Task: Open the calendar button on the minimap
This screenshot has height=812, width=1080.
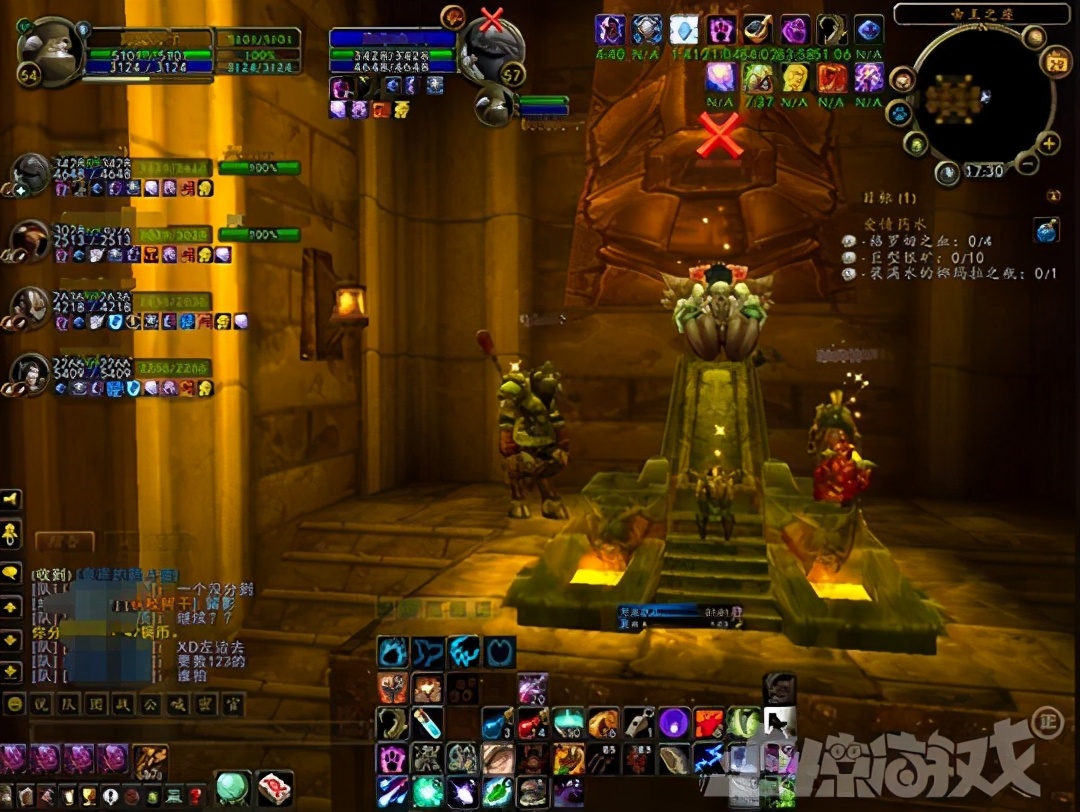Action: pyautogui.click(x=1055, y=63)
